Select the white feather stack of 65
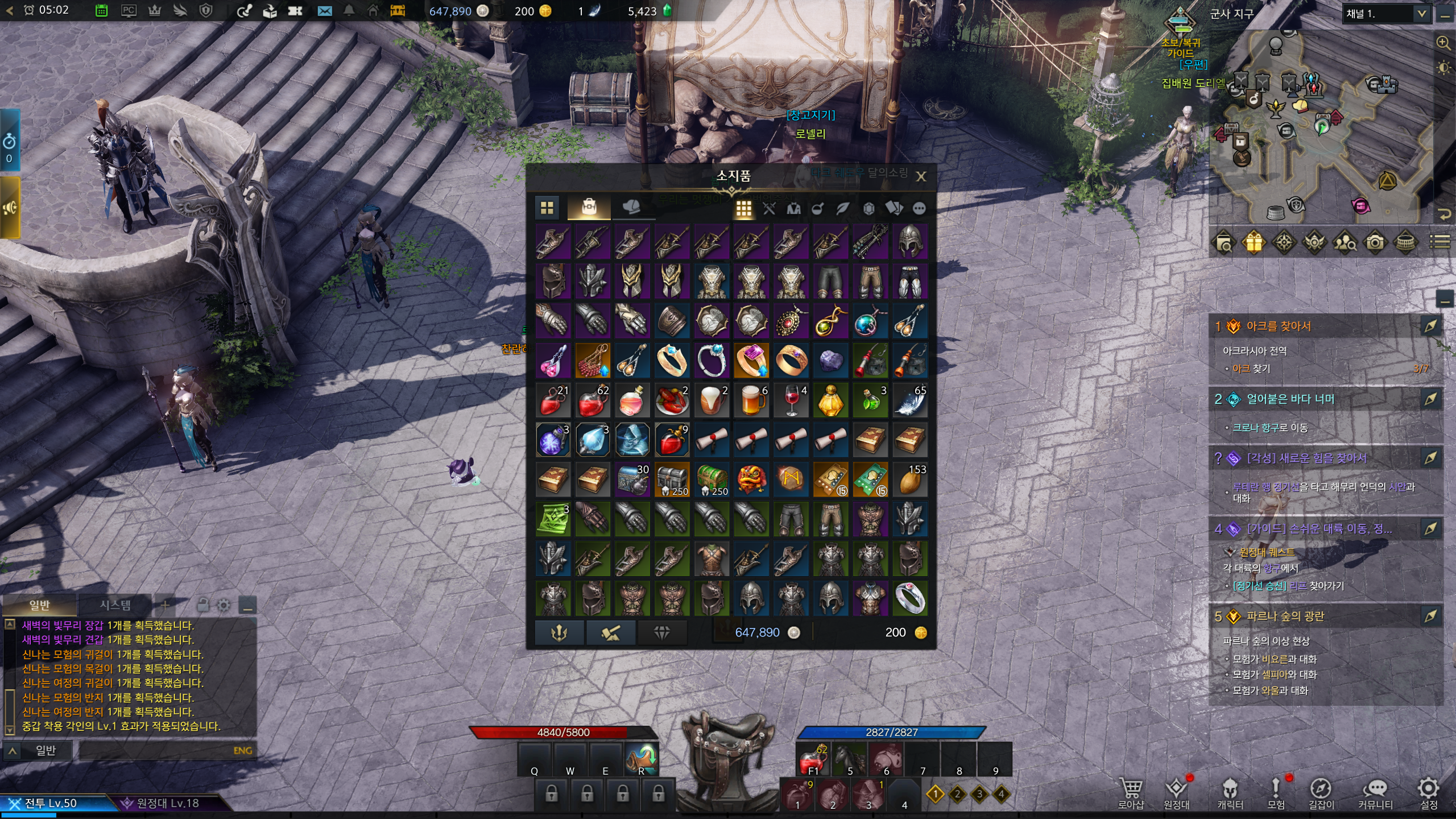This screenshot has width=1456, height=819. pyautogui.click(x=910, y=400)
